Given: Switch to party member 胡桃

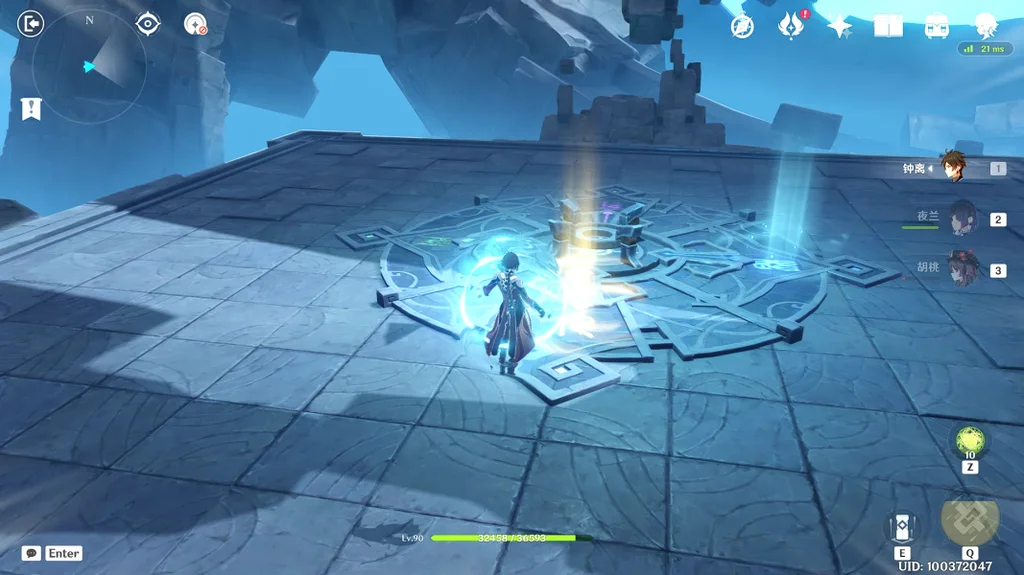Looking at the screenshot, I should (x=962, y=269).
